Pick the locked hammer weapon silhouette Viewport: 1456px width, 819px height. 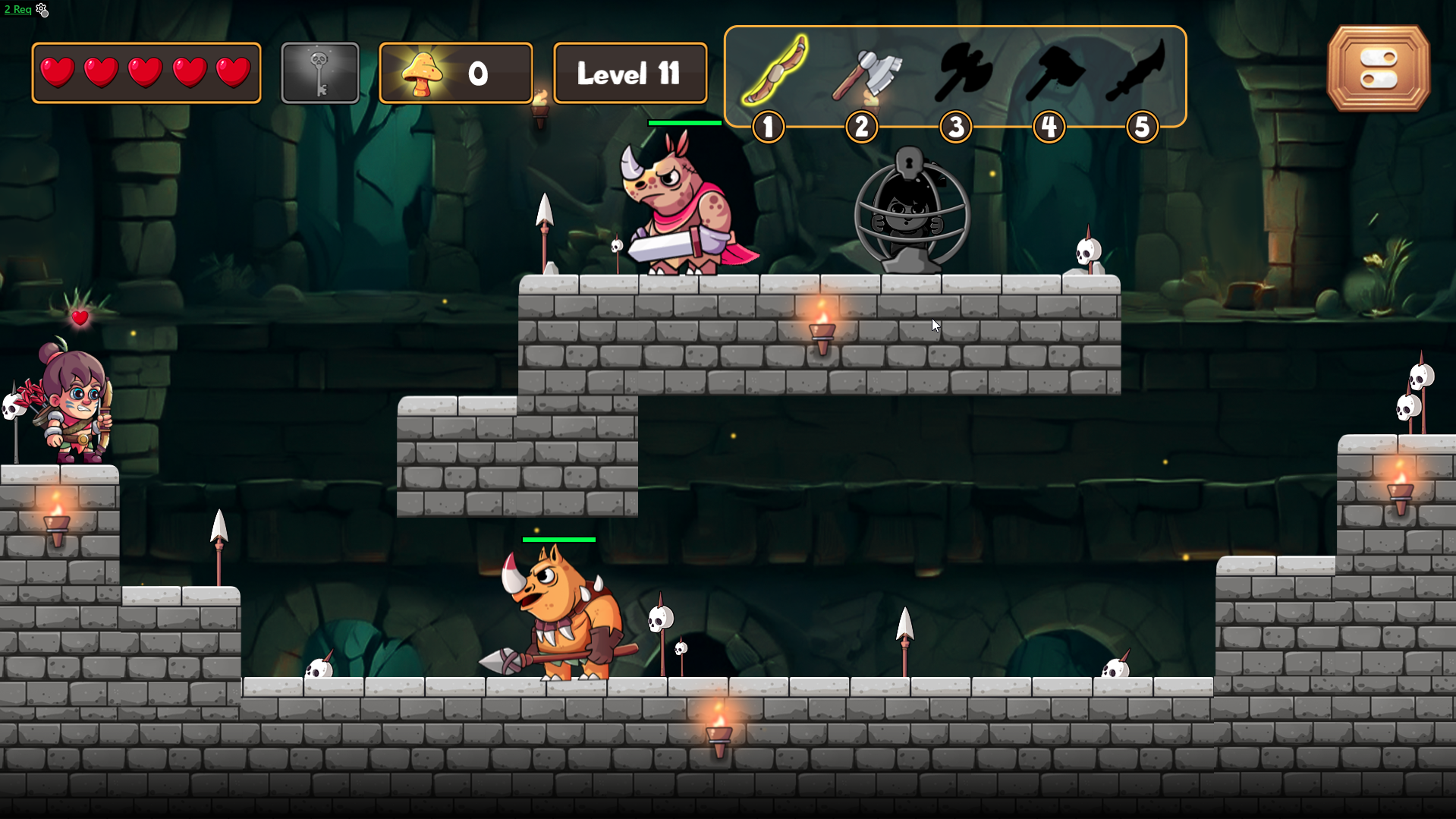(x=1054, y=74)
